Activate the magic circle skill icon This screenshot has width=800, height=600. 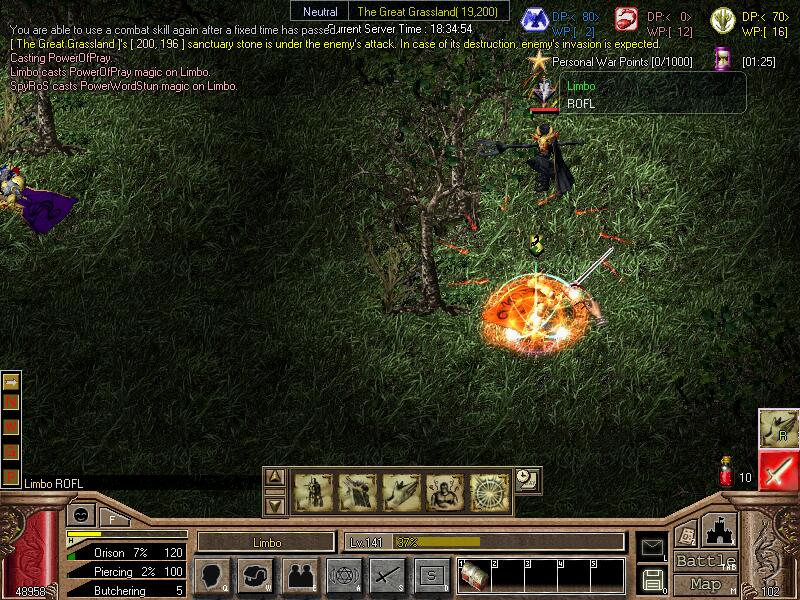[490, 491]
